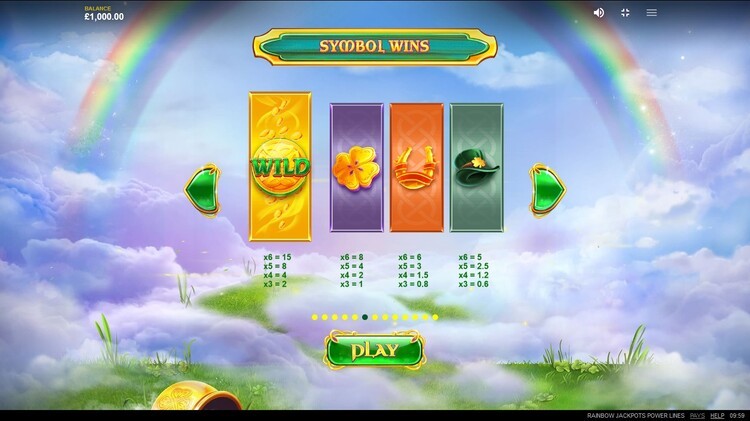
Task: Click the green PLAY button
Action: coord(374,350)
